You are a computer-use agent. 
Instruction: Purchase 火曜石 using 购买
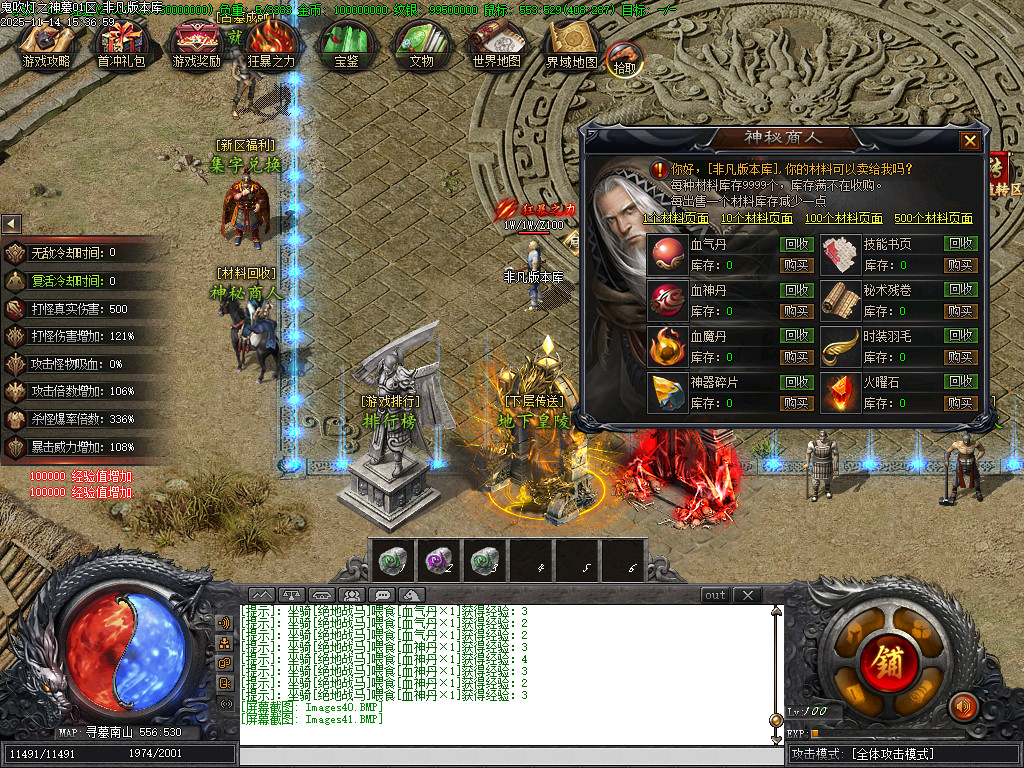(x=961, y=403)
